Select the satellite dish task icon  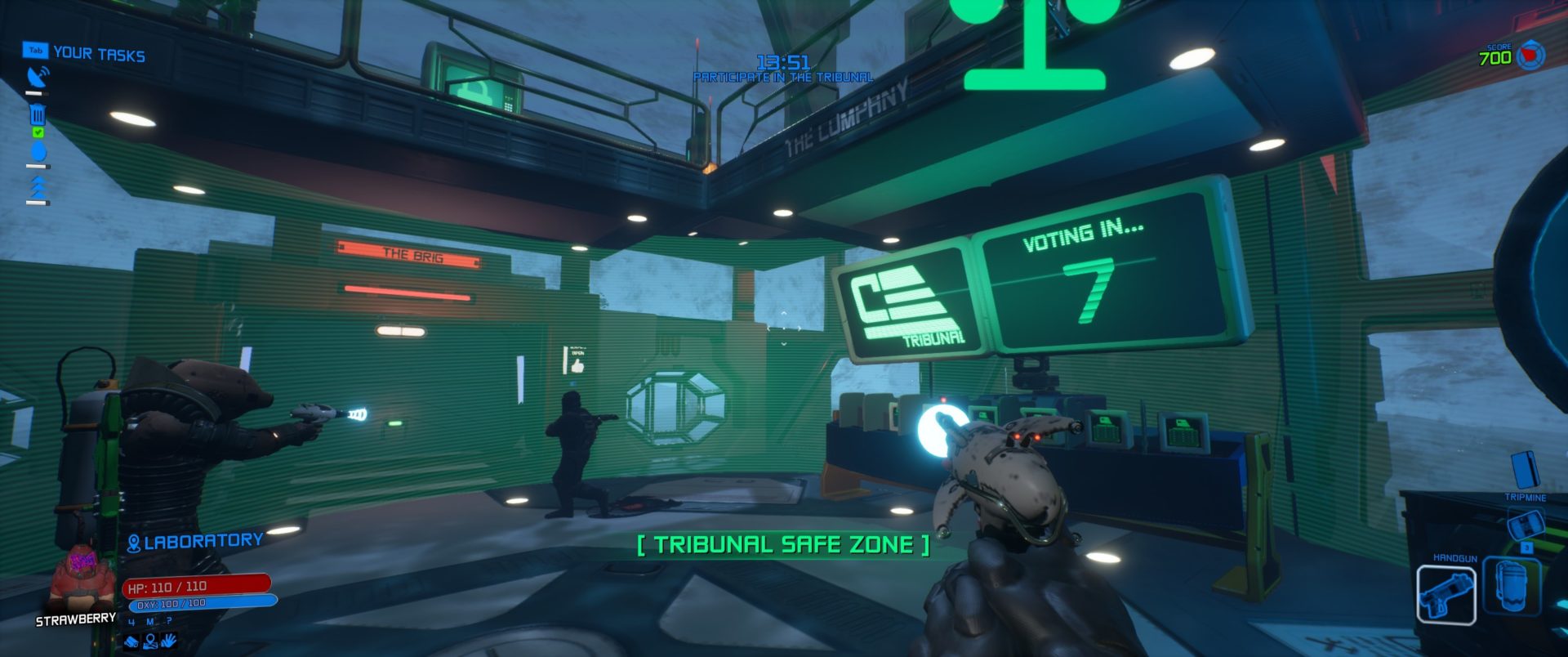[x=38, y=78]
